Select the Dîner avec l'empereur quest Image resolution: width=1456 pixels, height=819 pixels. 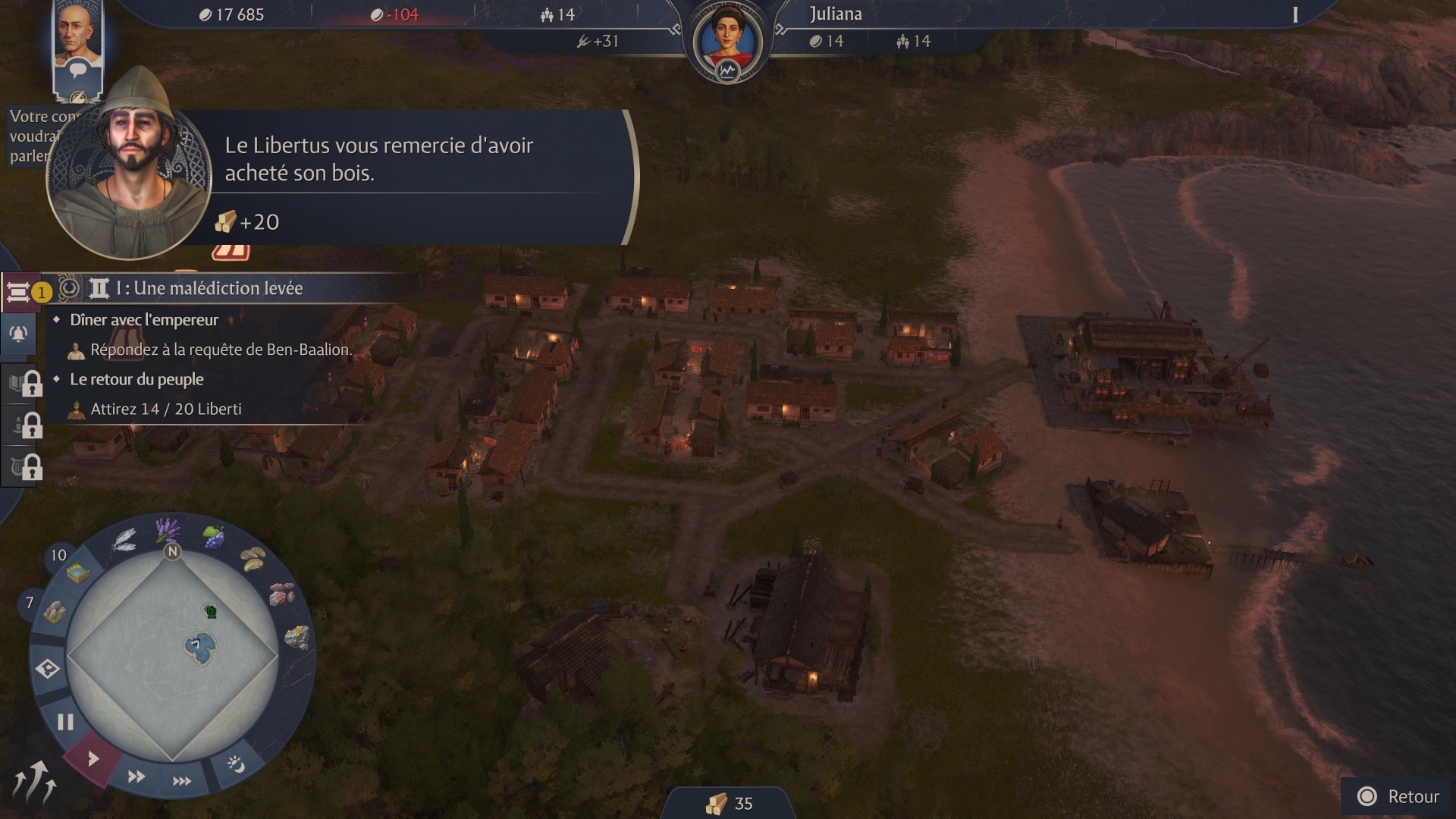click(144, 320)
